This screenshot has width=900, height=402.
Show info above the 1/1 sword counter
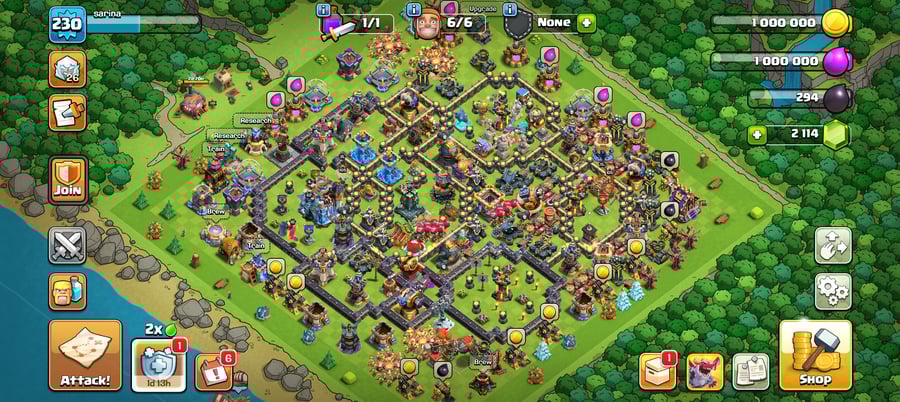pyautogui.click(x=323, y=9)
